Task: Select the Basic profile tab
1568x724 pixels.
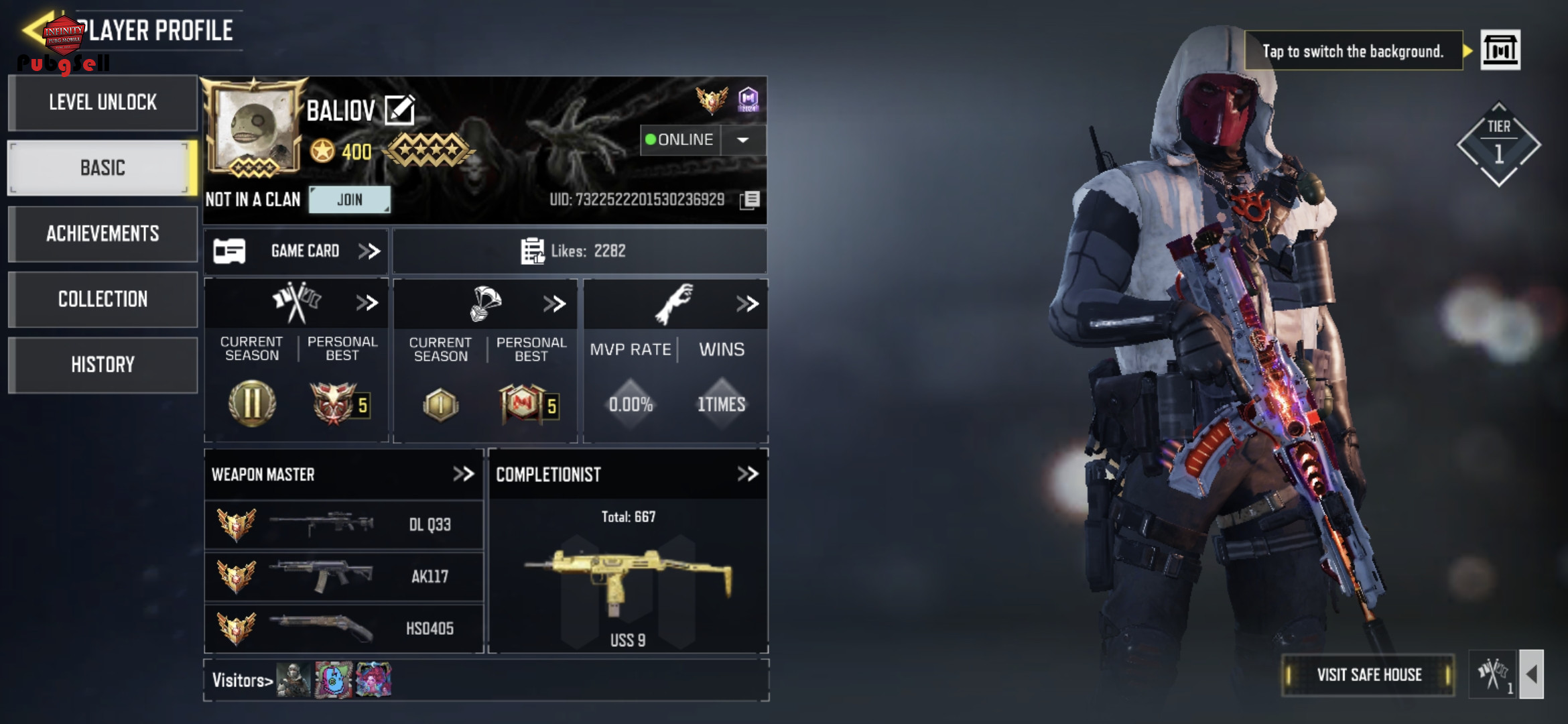Action: point(103,168)
